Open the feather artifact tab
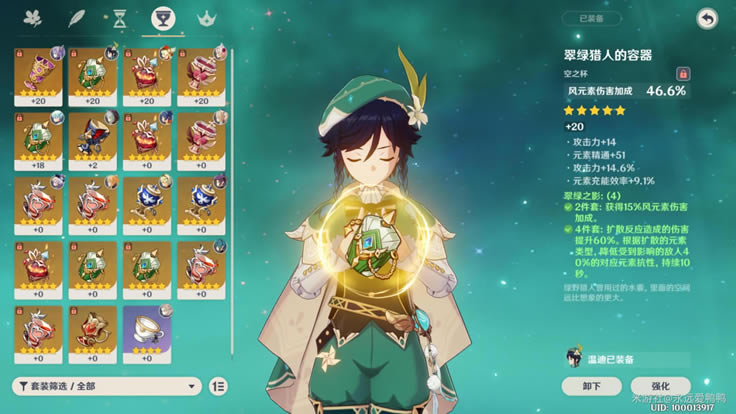This screenshot has width=736, height=414. pos(76,19)
